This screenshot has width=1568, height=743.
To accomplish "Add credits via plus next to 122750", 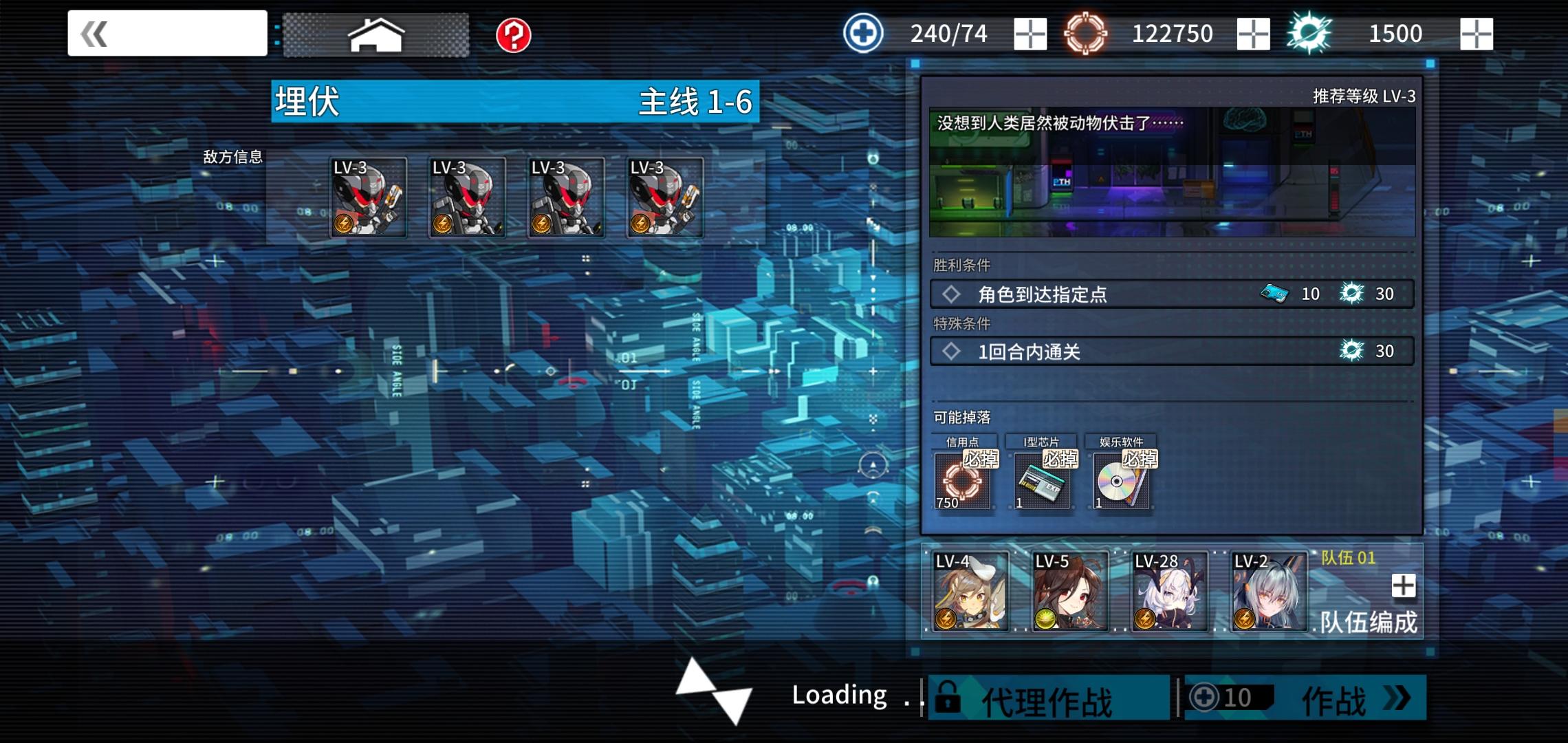I will 1253,32.
